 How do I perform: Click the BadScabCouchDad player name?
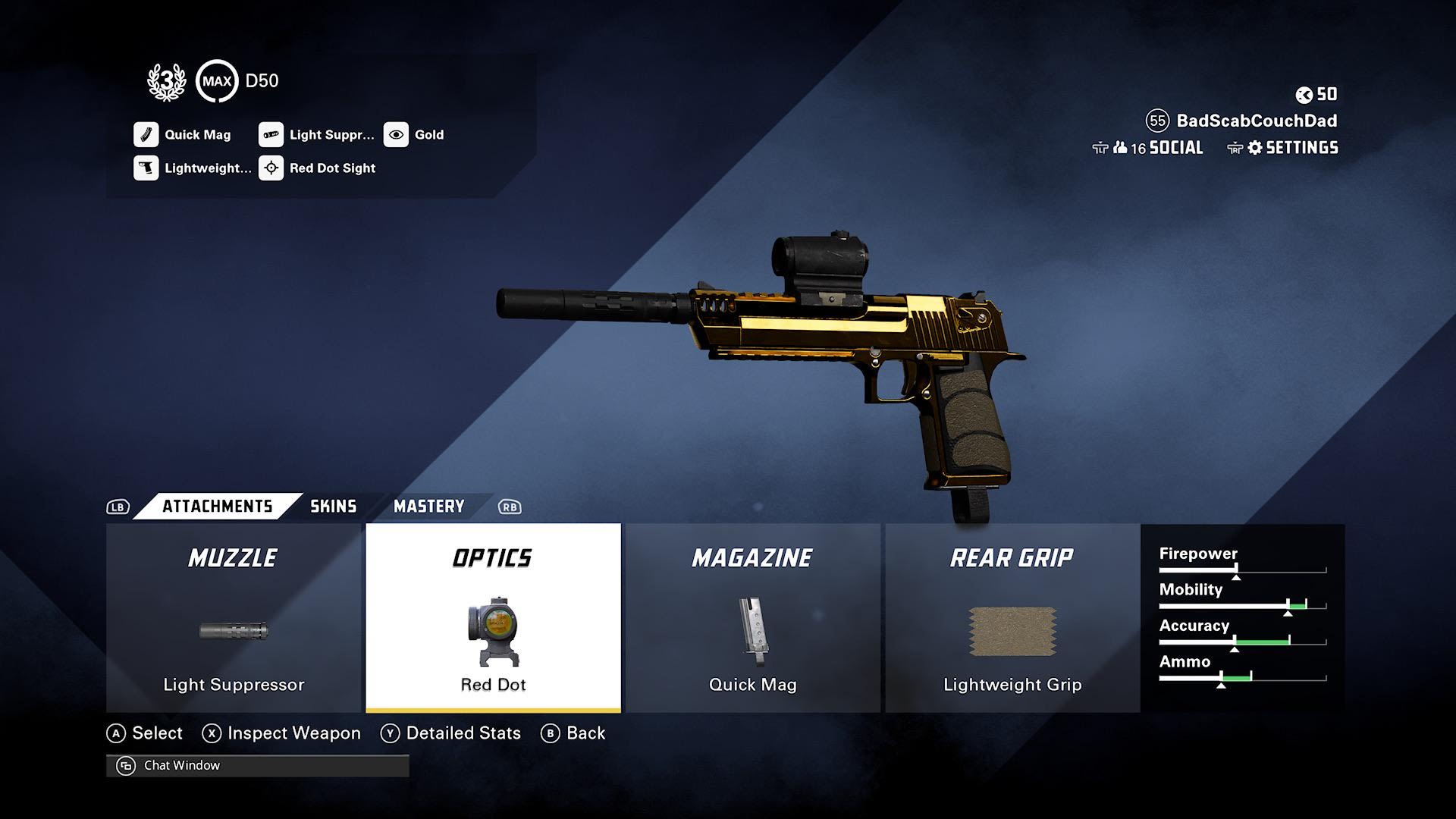click(1256, 121)
